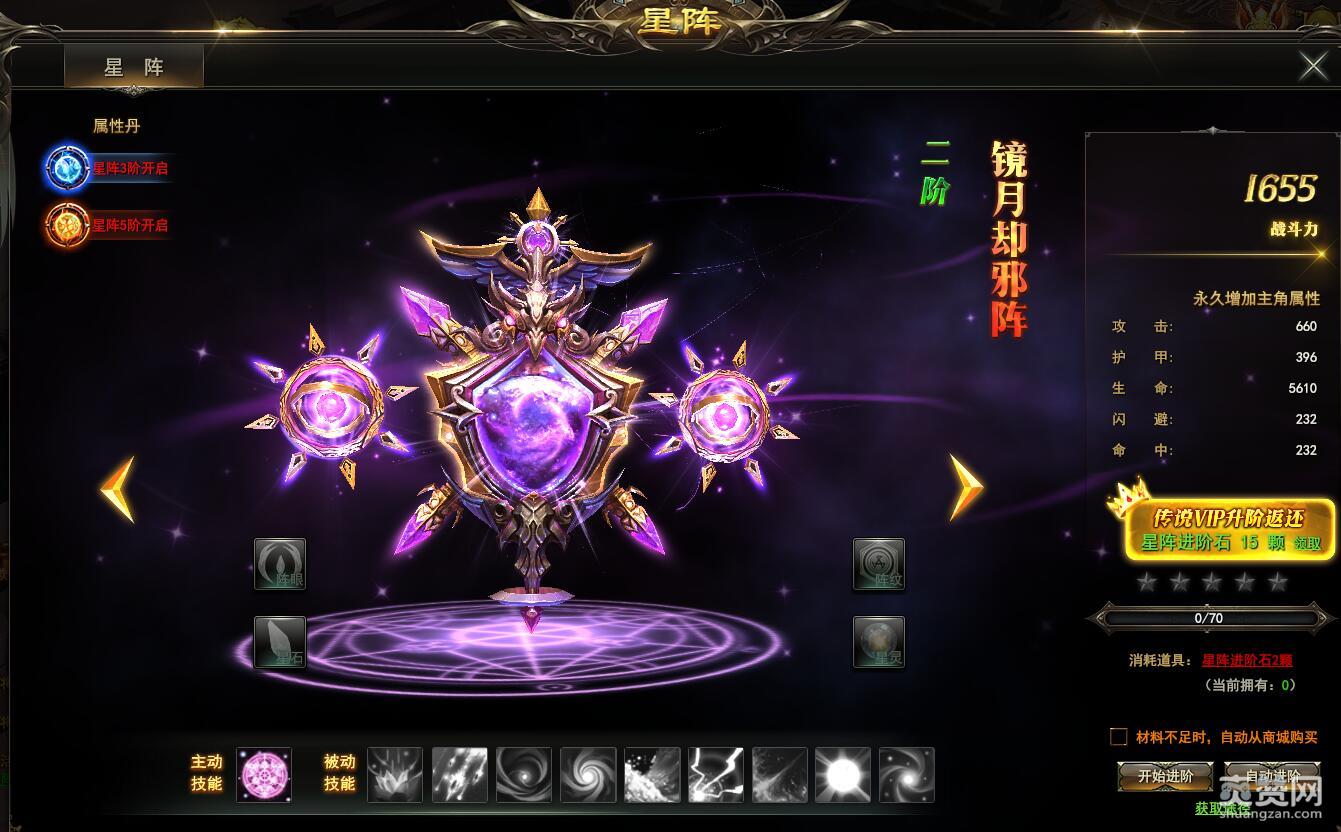Select the 星灵 slot icon

[880, 641]
